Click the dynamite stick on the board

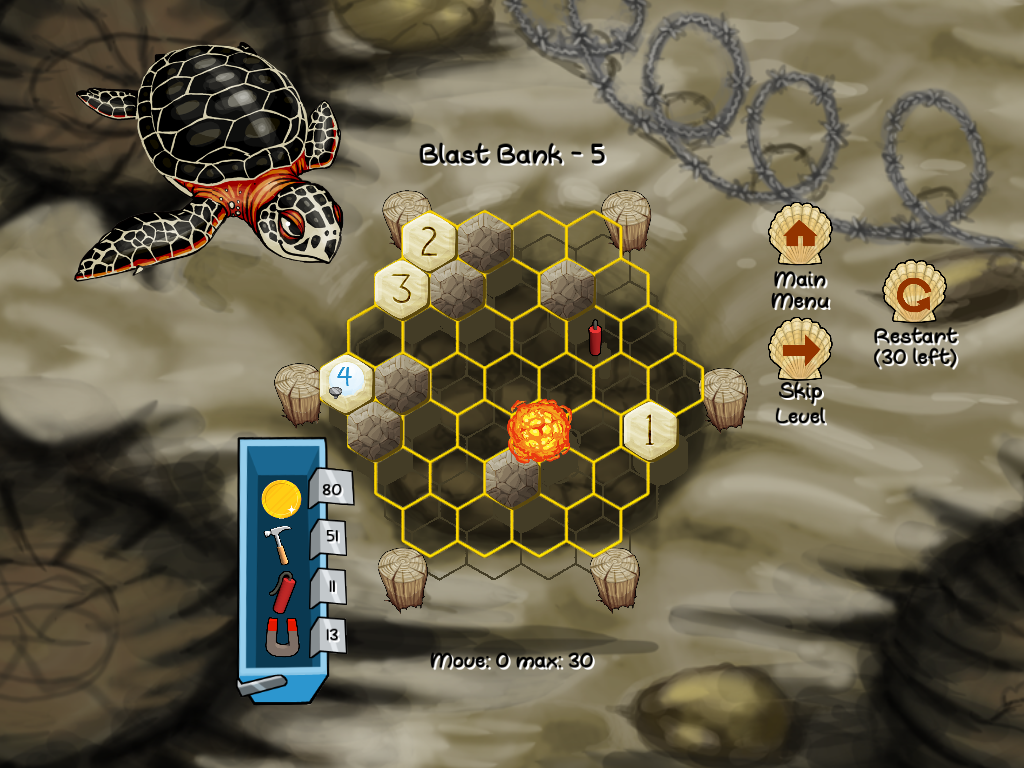pyautogui.click(x=595, y=337)
